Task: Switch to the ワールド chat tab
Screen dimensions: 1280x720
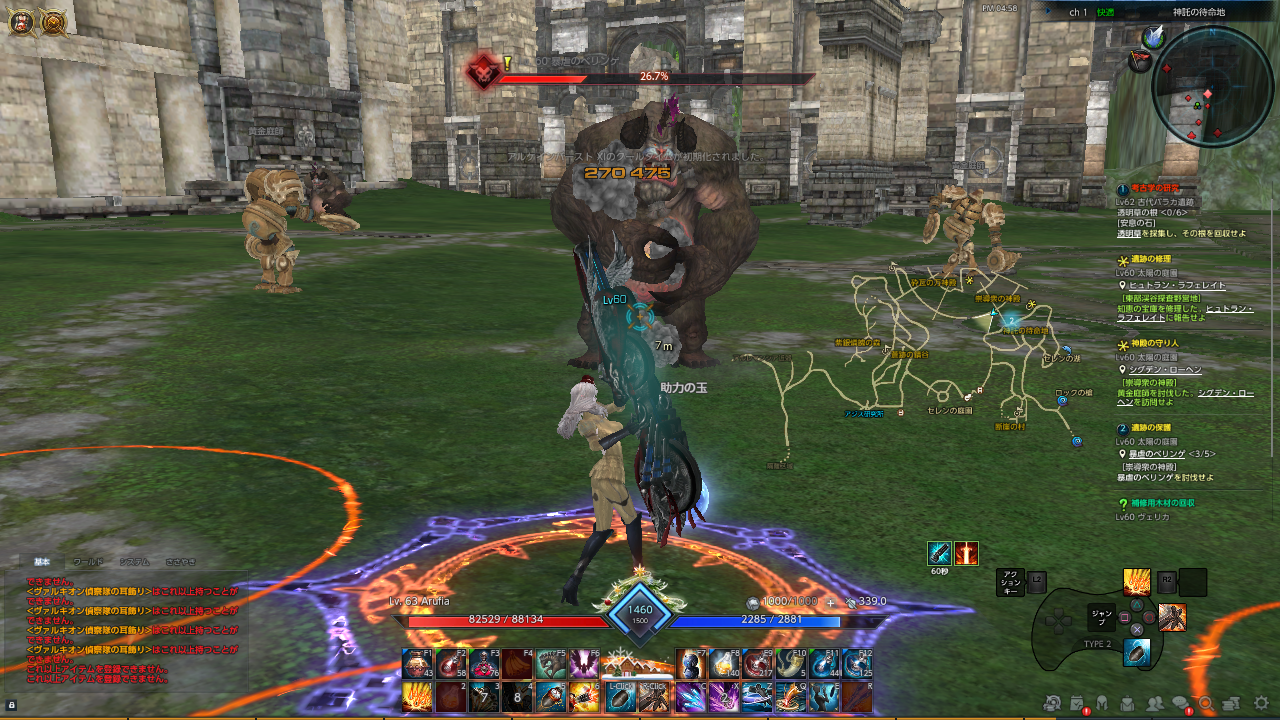Action: tap(88, 561)
